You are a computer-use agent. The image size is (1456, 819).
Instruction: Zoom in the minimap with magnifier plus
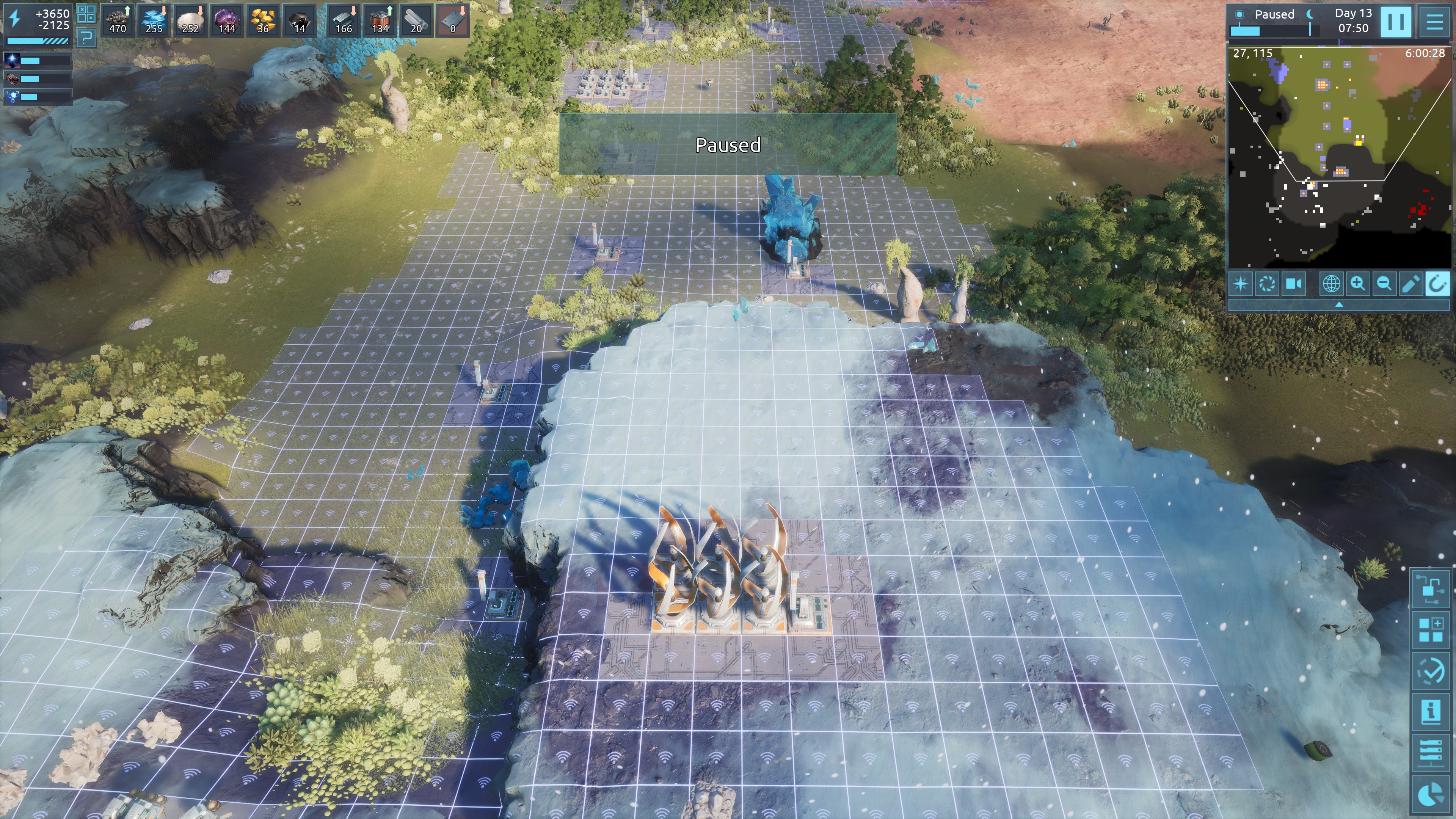tap(1358, 283)
